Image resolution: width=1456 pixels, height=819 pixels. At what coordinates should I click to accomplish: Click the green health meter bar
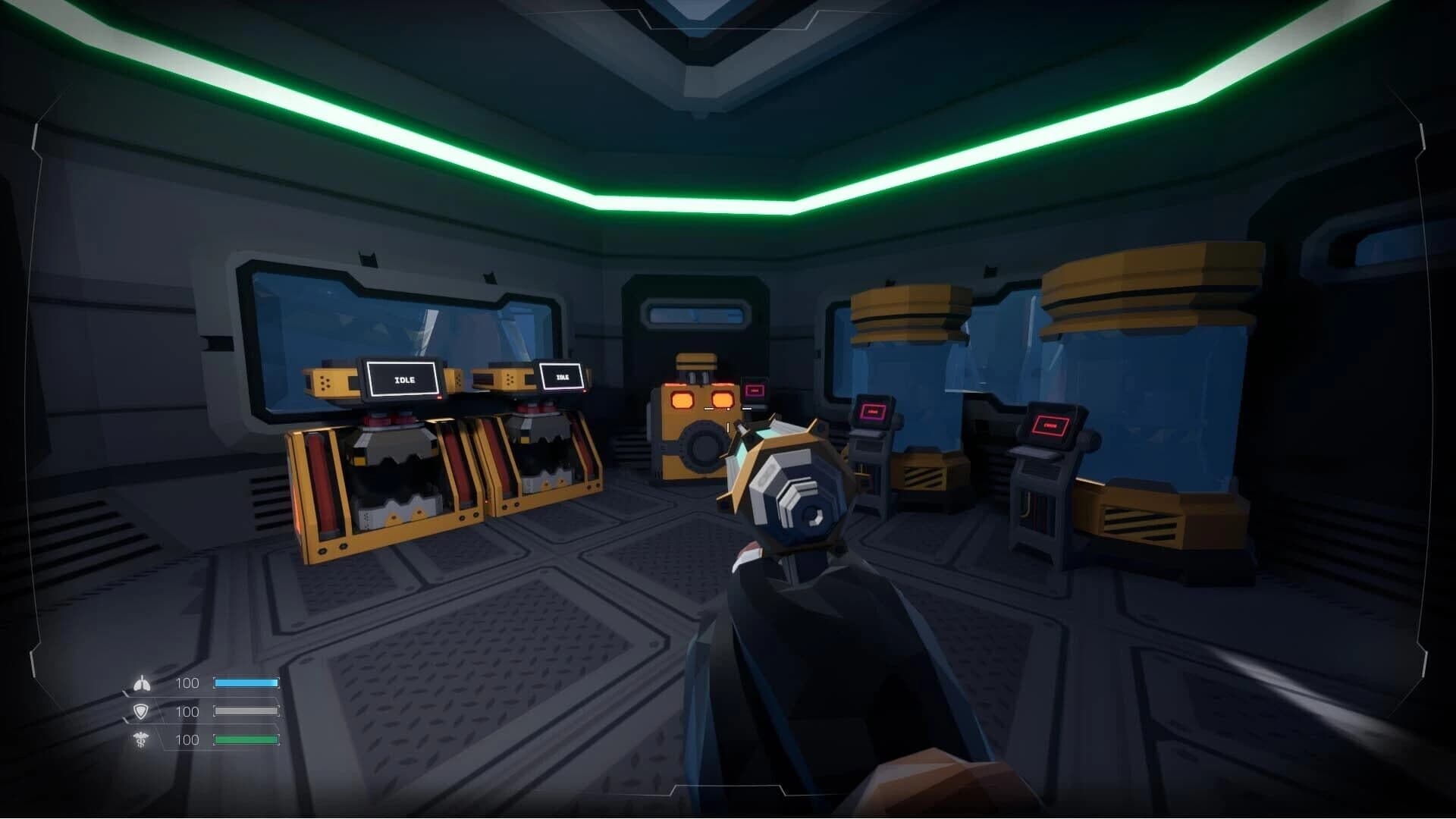246,739
